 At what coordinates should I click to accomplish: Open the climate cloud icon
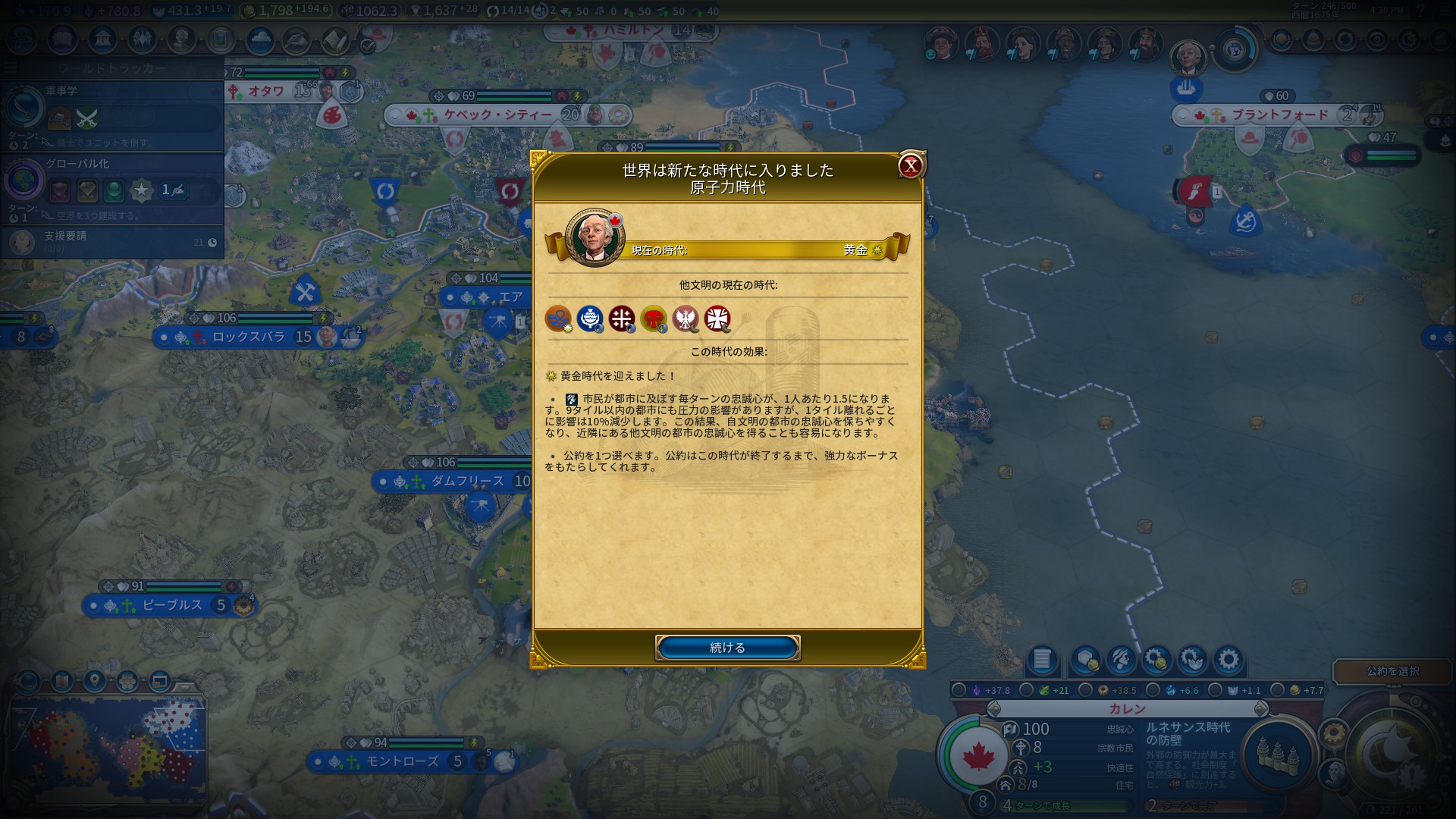(x=260, y=39)
